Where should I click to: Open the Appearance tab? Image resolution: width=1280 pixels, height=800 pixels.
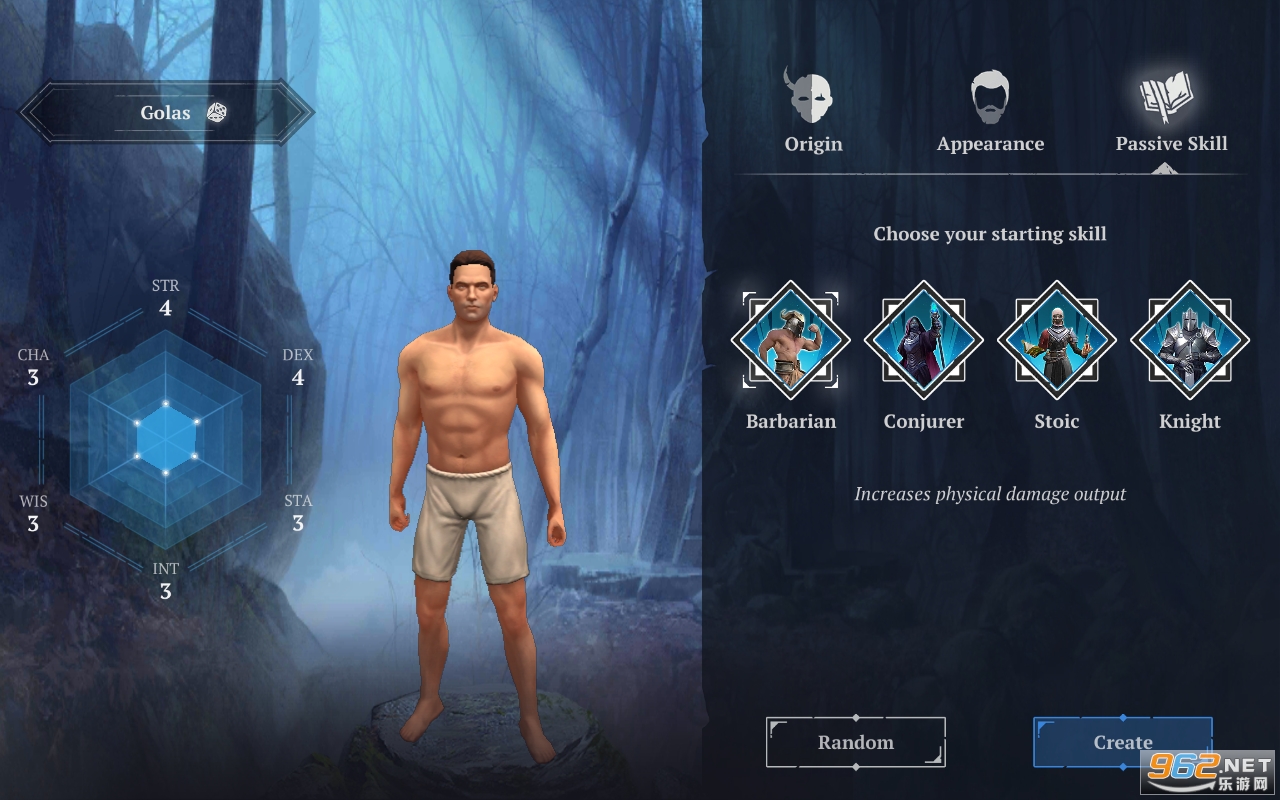coord(990,111)
